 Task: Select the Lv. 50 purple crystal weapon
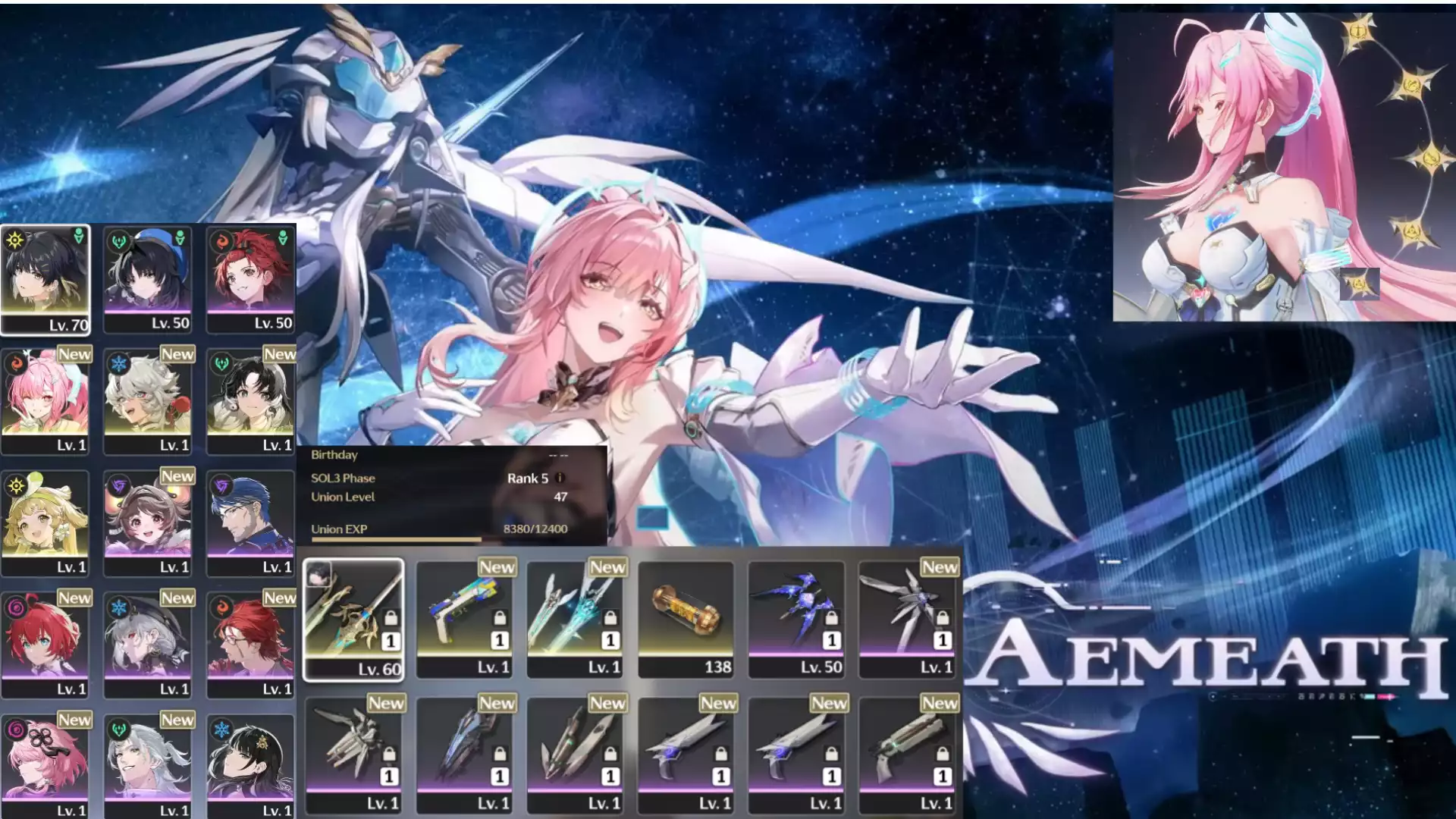[x=796, y=619]
